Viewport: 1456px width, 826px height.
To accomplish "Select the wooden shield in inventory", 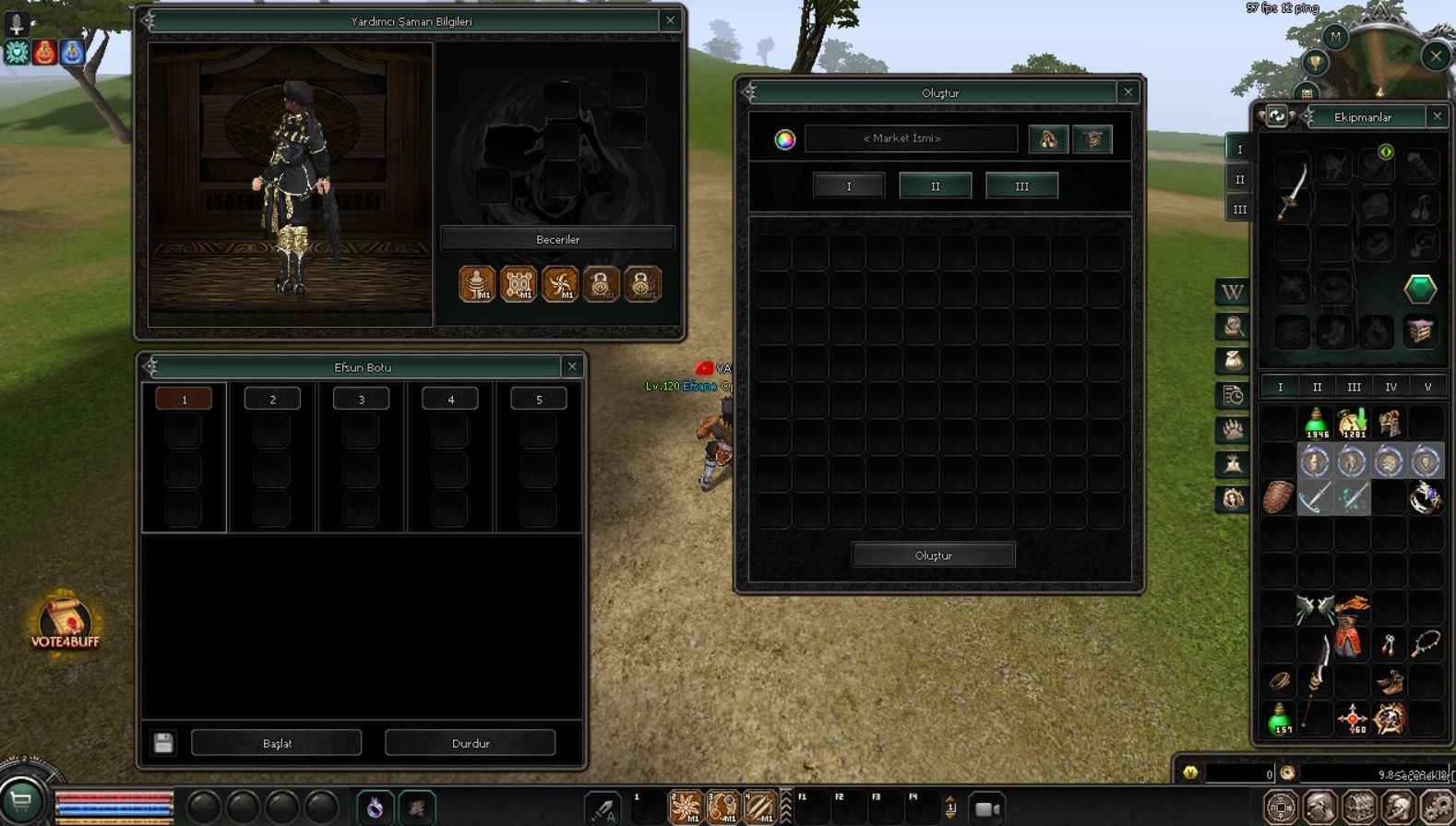I will (1279, 497).
